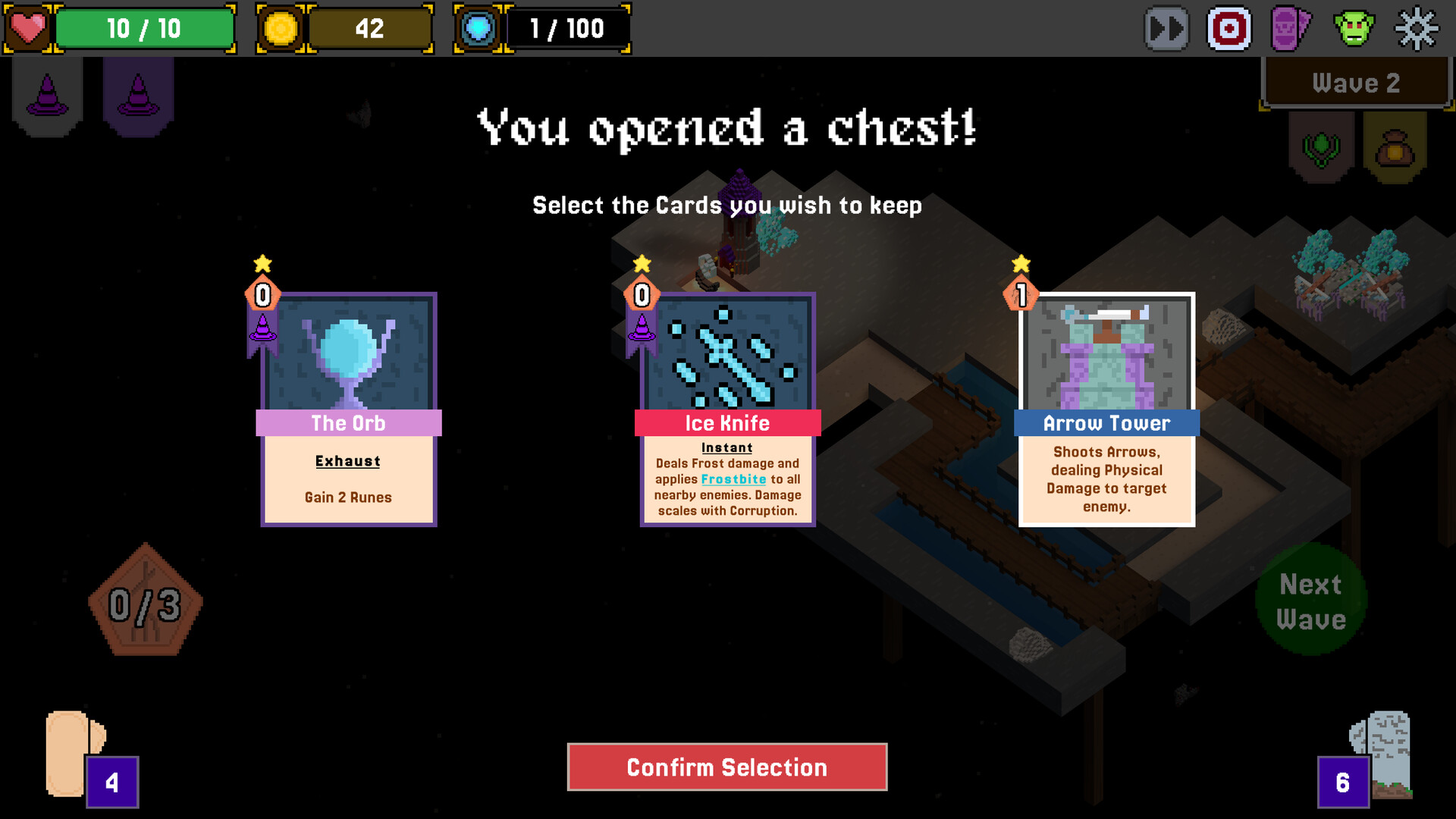Pick the Arrow Tower card

1106,409
